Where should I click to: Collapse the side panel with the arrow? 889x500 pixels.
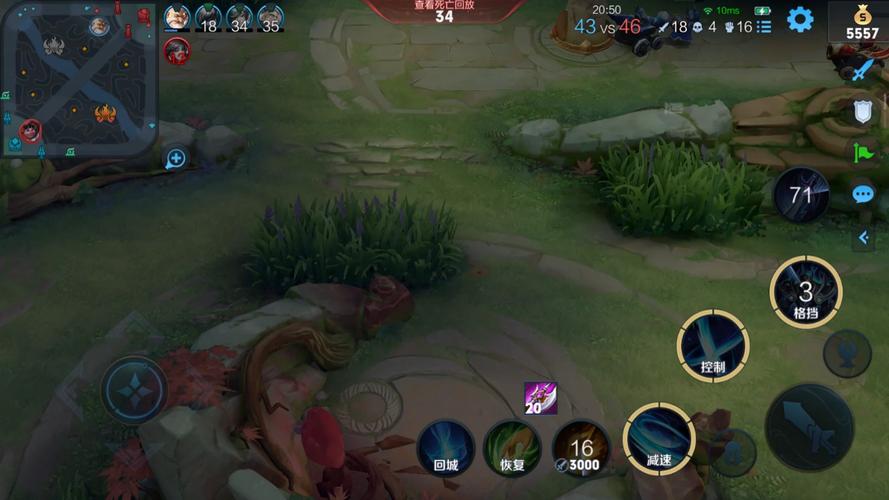point(863,238)
